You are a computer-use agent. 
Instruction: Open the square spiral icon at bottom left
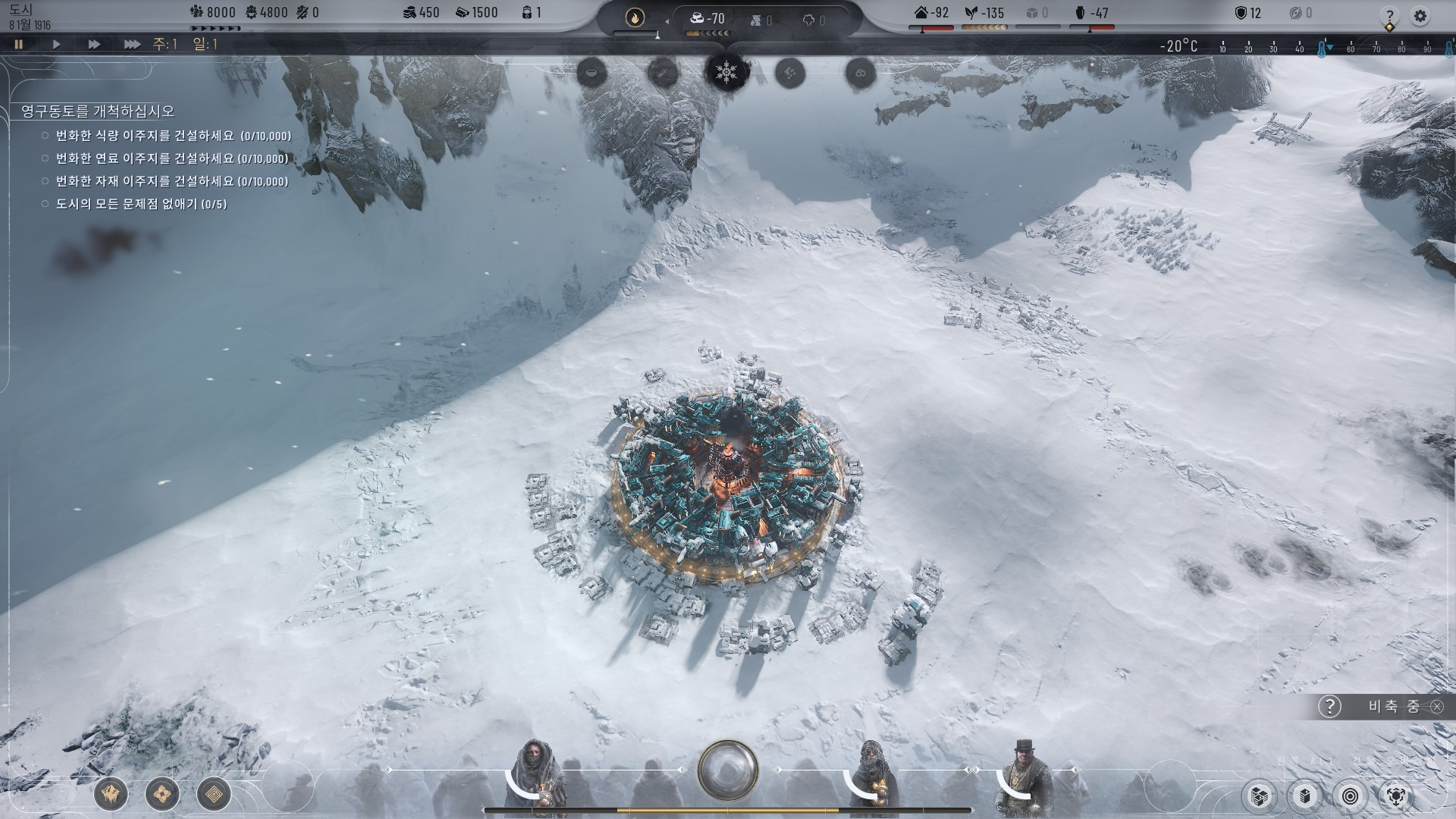(214, 794)
